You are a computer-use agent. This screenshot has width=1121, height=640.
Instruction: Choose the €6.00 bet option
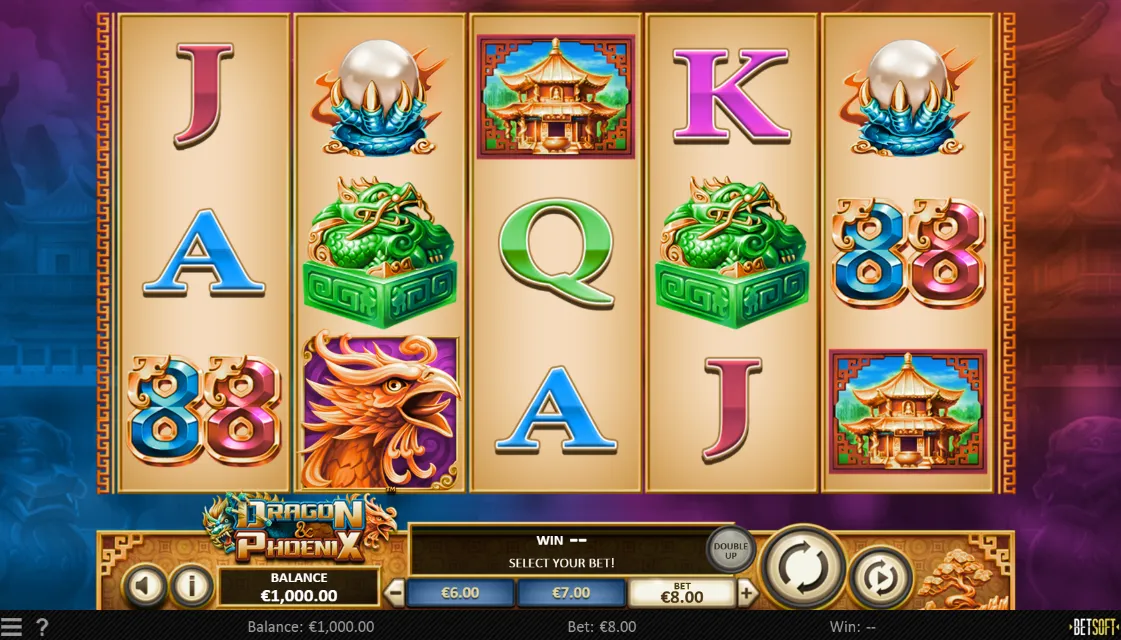460,593
